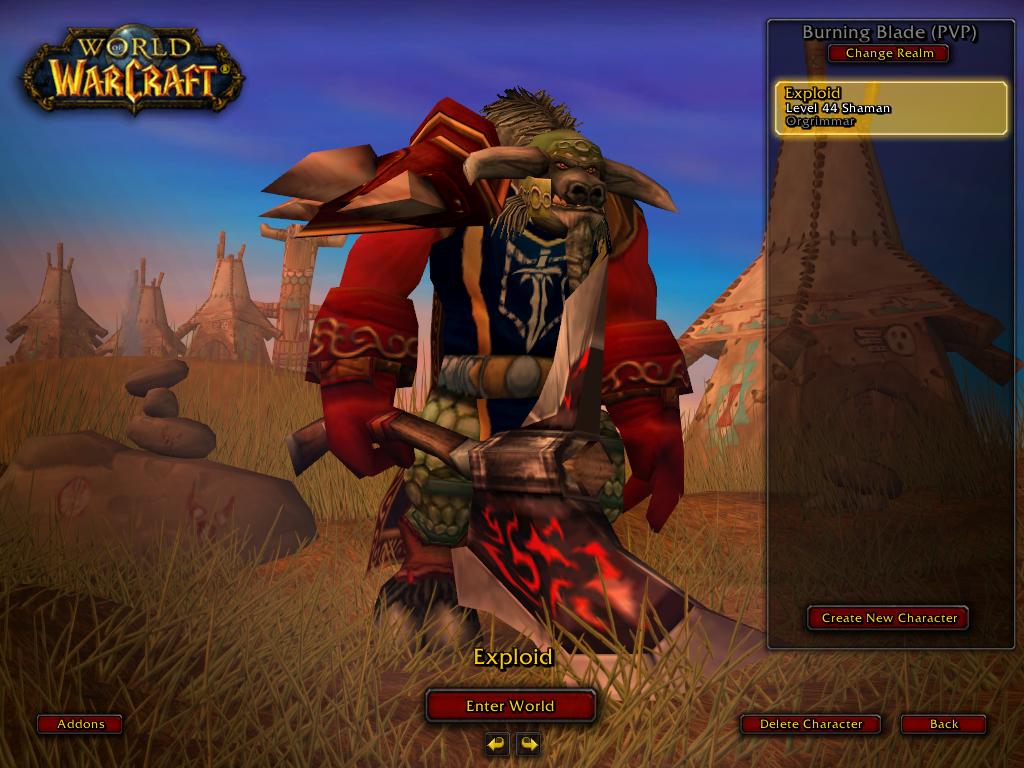This screenshot has width=1024, height=768.
Task: Create a new character
Action: (888, 618)
